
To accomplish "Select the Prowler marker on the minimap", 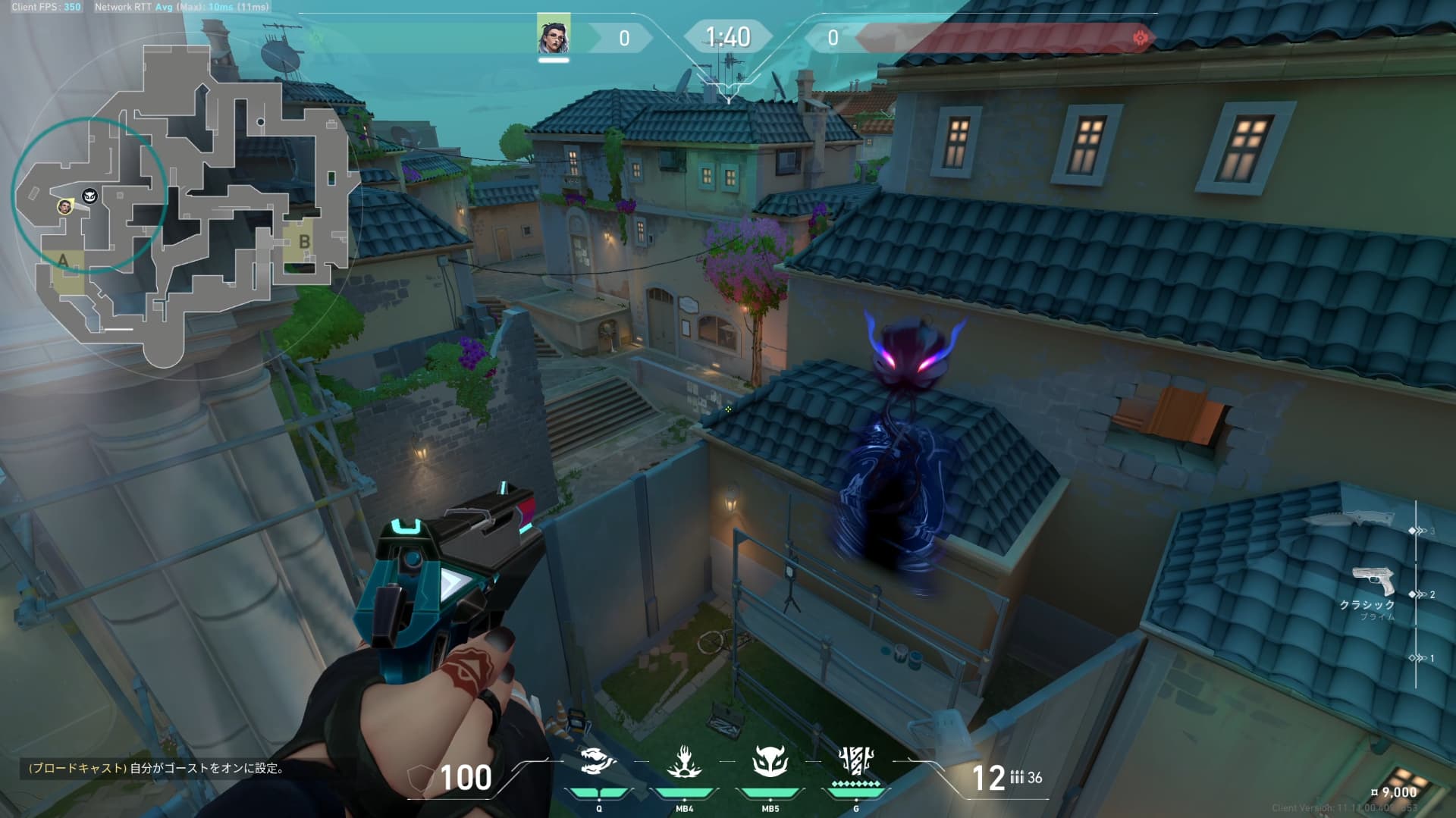I will 90,196.
